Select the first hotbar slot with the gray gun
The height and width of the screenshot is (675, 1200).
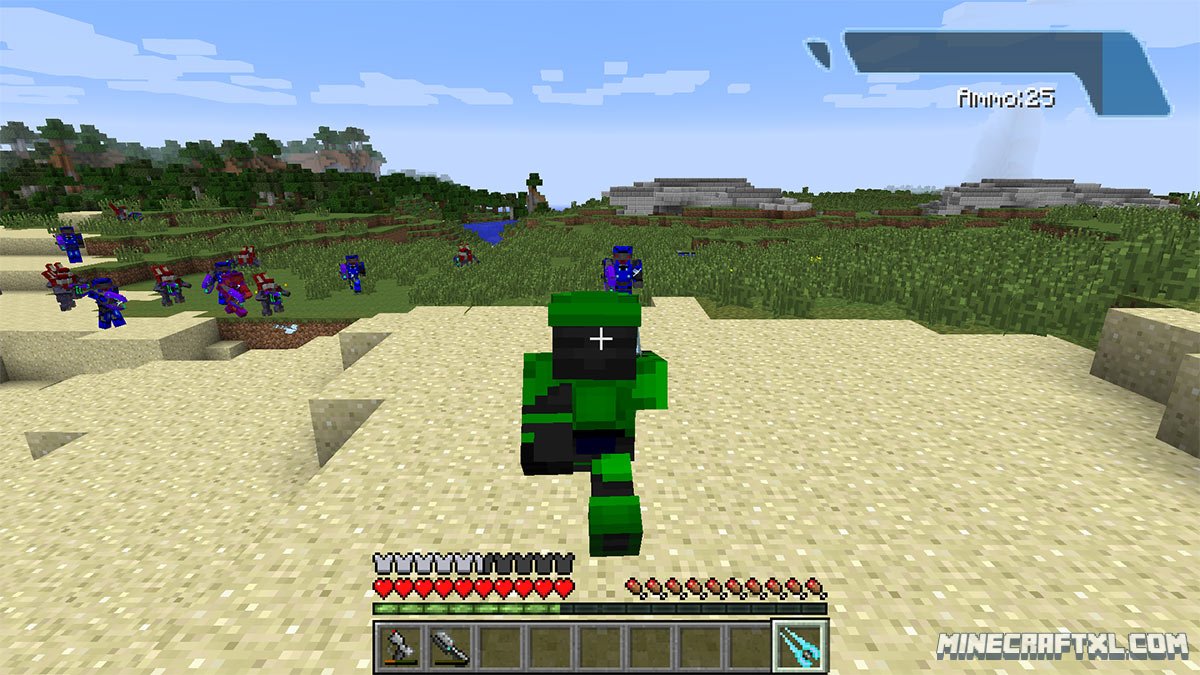click(x=400, y=646)
